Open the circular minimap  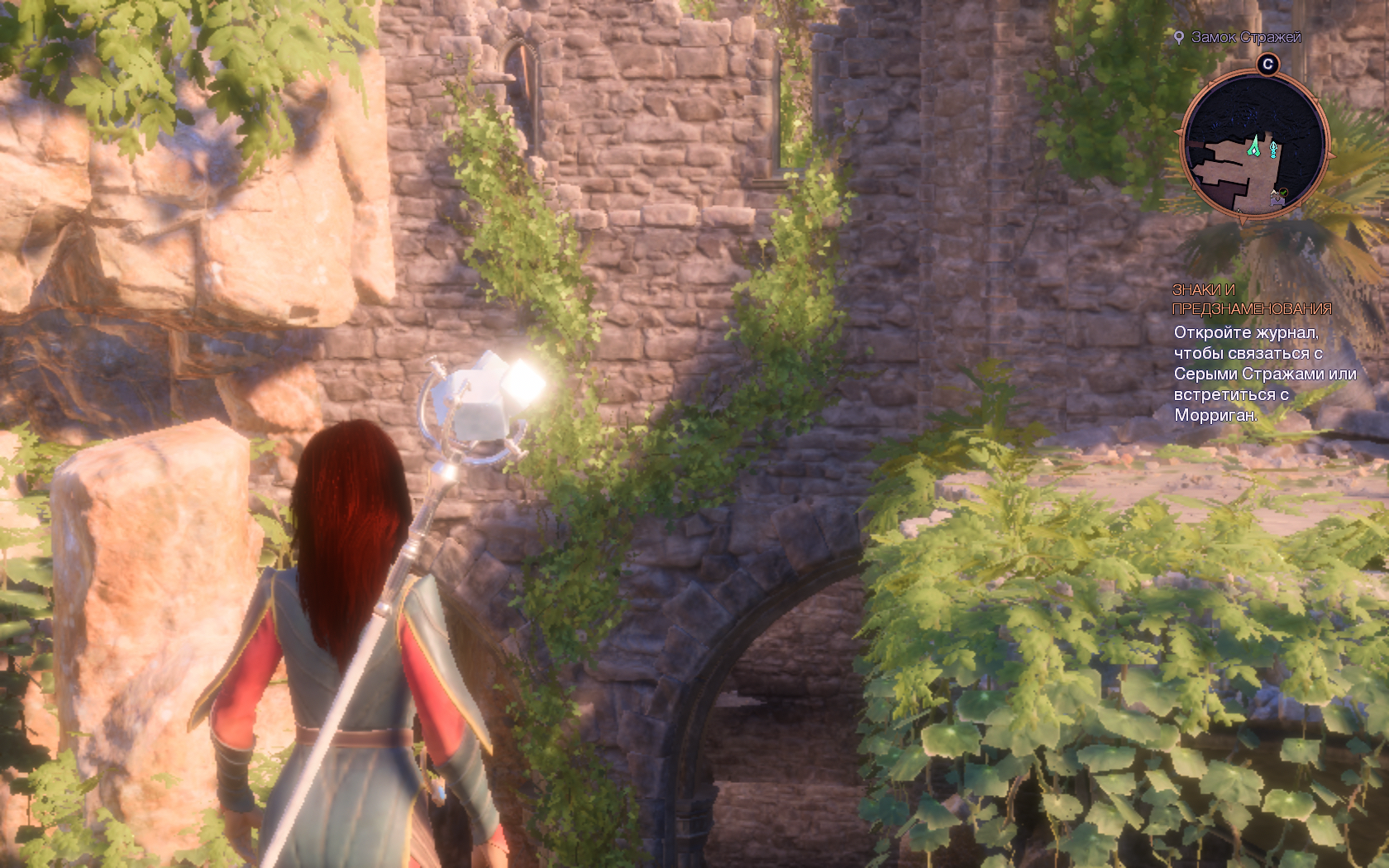(1254, 145)
